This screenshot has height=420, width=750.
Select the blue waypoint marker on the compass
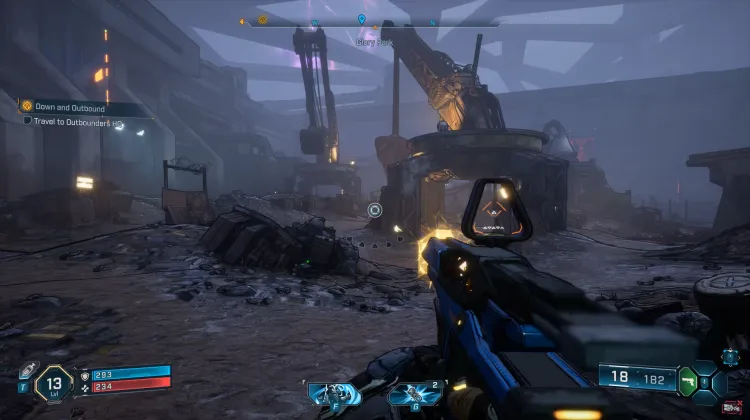point(361,19)
